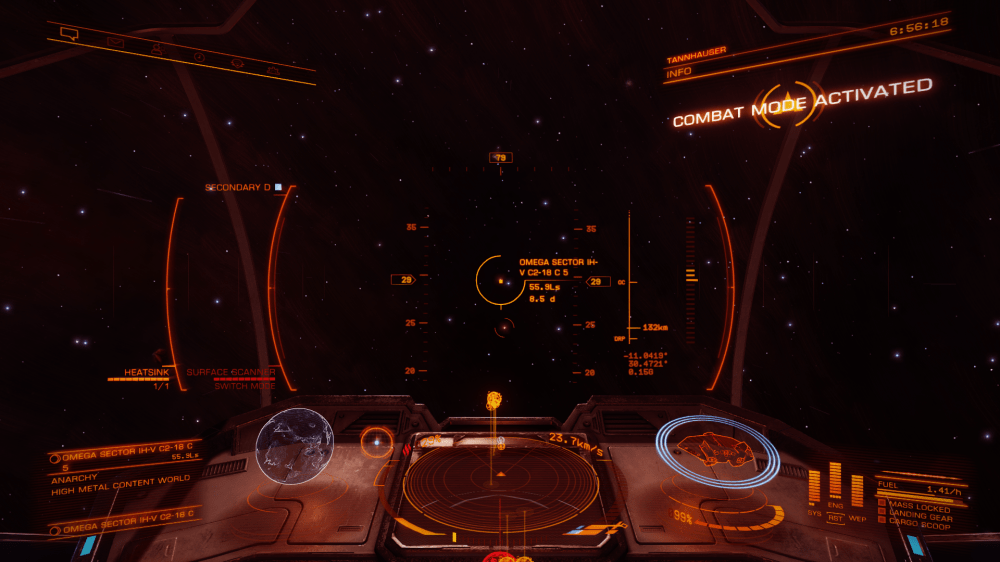Show the clock history tab

(x=198, y=55)
